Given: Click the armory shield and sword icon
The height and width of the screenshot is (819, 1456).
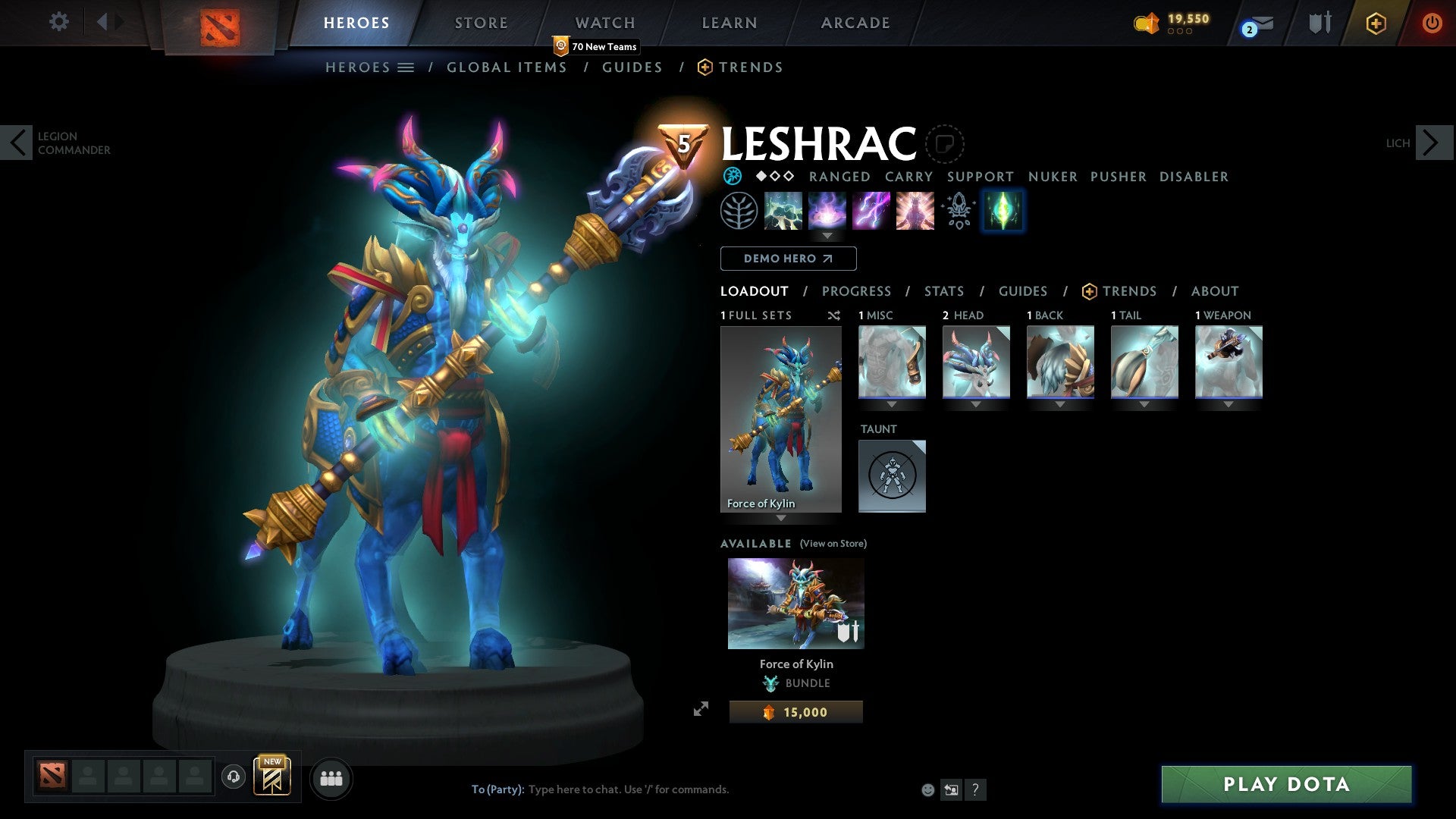Looking at the screenshot, I should pyautogui.click(x=1319, y=23).
